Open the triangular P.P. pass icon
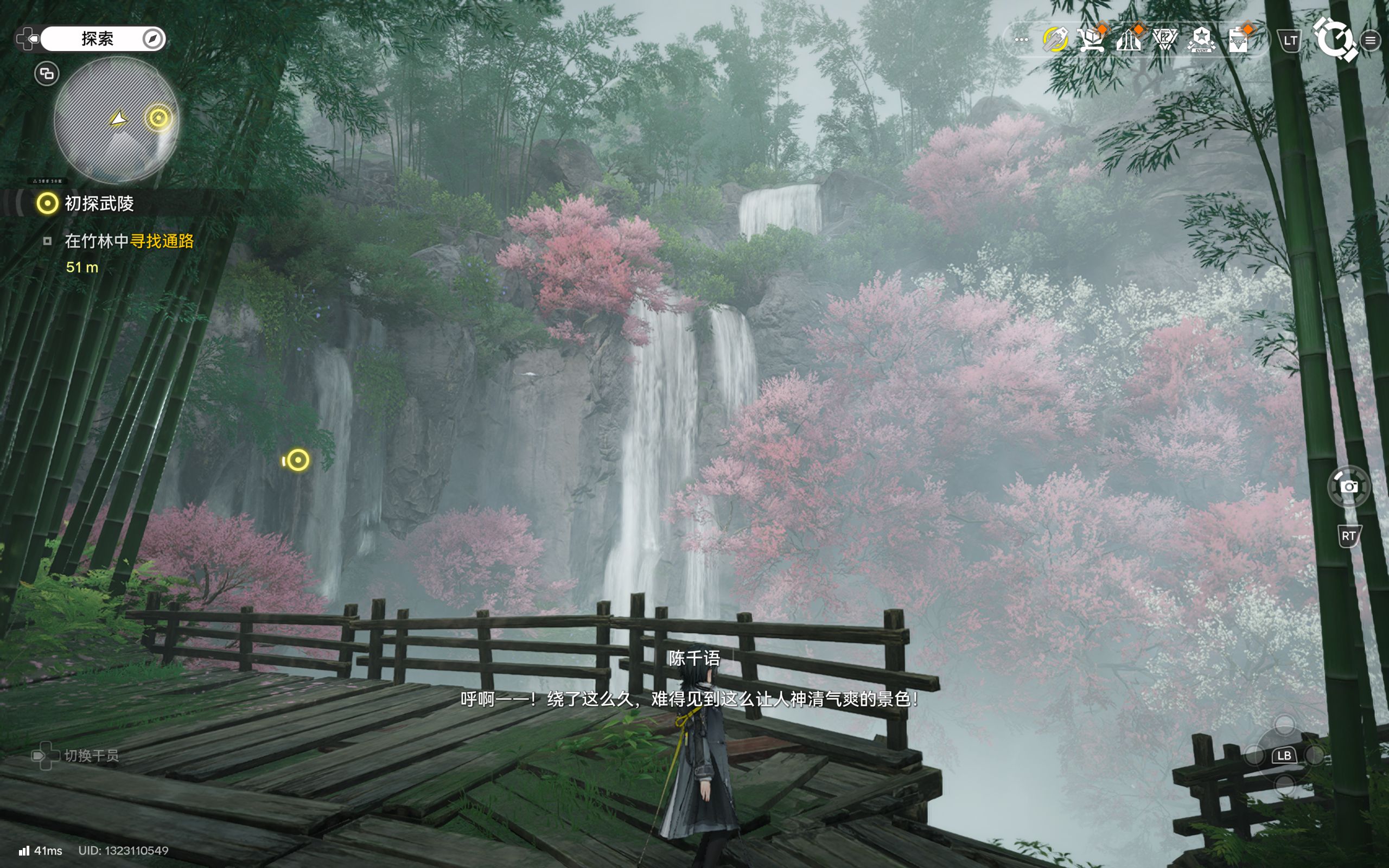This screenshot has height=868, width=1389. click(x=1165, y=40)
